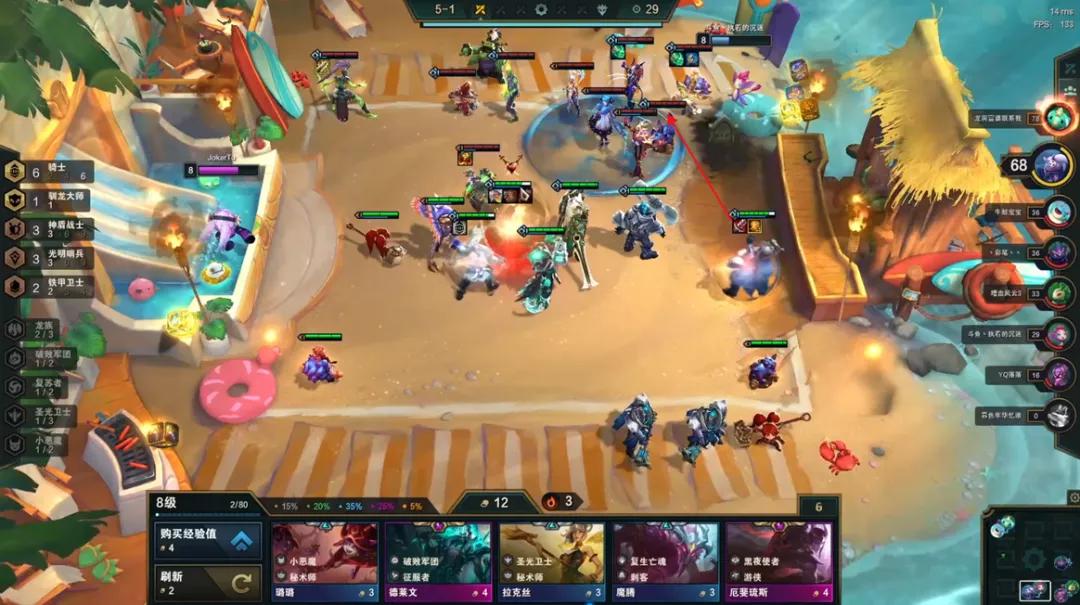The height and width of the screenshot is (605, 1080).
Task: Select the 驯龙大师 trait entry
Action: (50, 200)
